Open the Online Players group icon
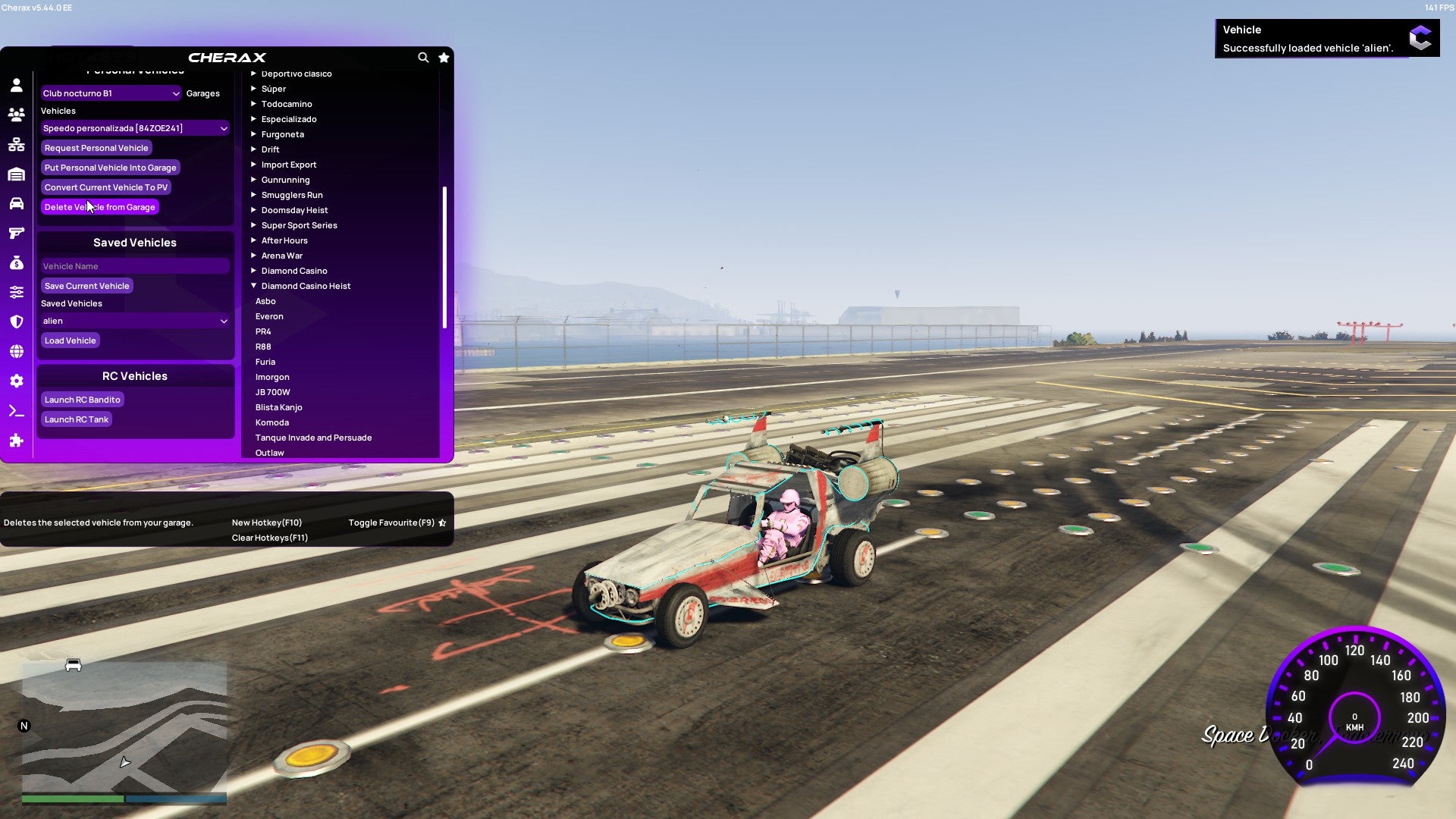The width and height of the screenshot is (1456, 819). [17, 112]
